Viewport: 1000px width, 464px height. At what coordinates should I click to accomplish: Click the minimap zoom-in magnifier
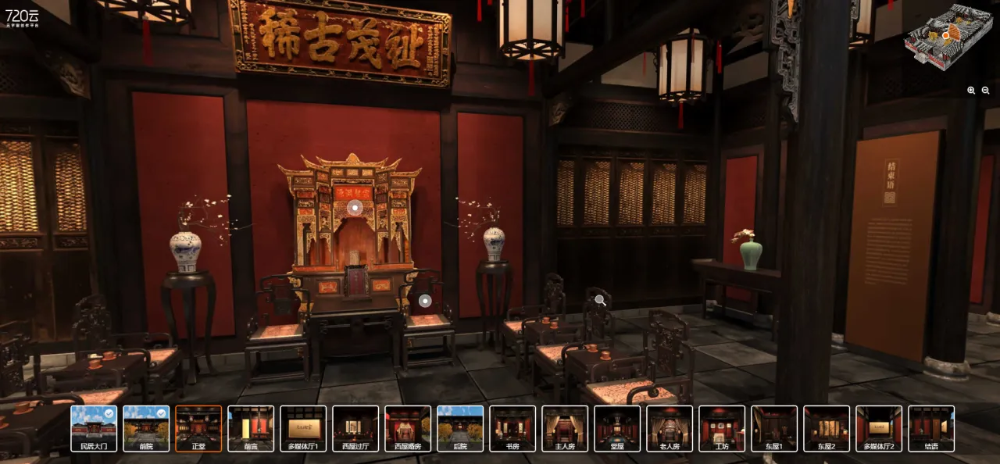click(x=971, y=90)
